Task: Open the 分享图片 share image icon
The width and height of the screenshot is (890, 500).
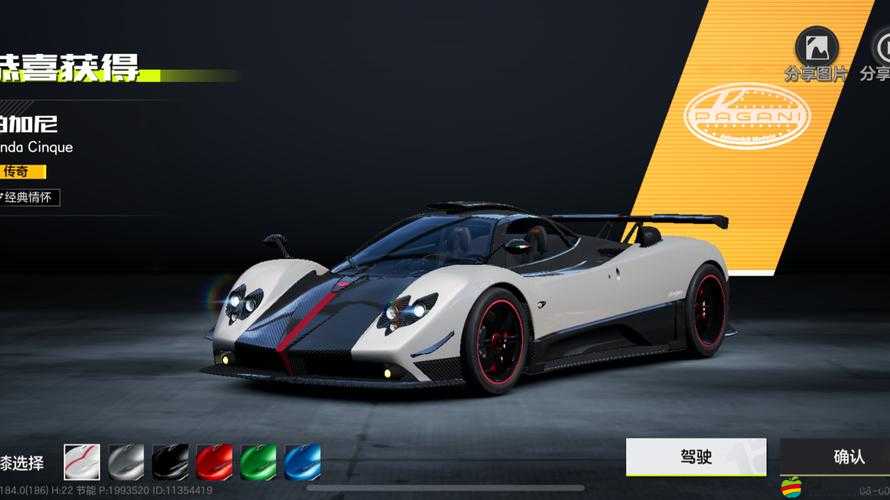Action: pos(816,47)
